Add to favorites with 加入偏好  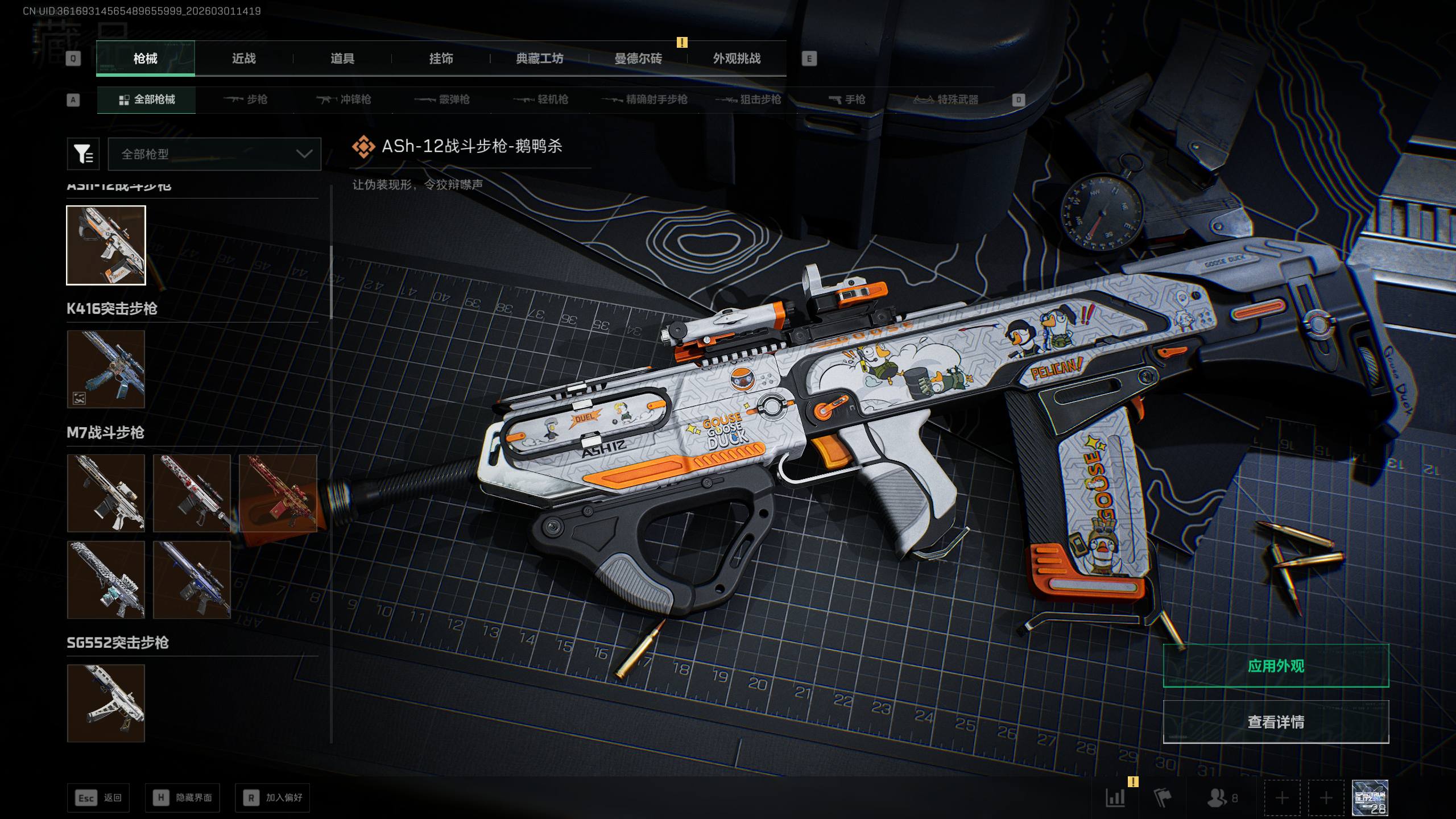point(272,798)
